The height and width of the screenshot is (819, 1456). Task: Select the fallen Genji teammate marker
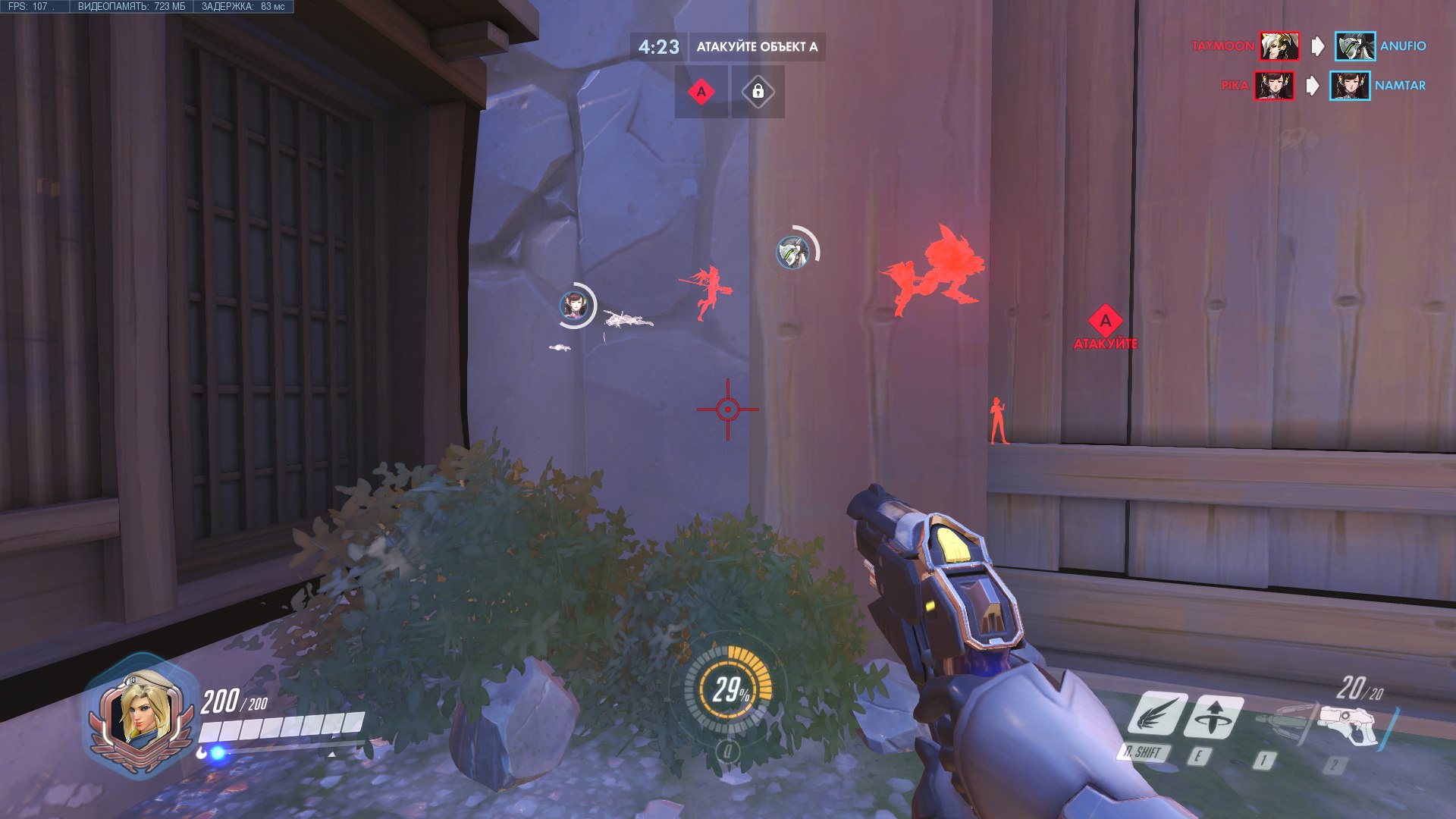[792, 251]
